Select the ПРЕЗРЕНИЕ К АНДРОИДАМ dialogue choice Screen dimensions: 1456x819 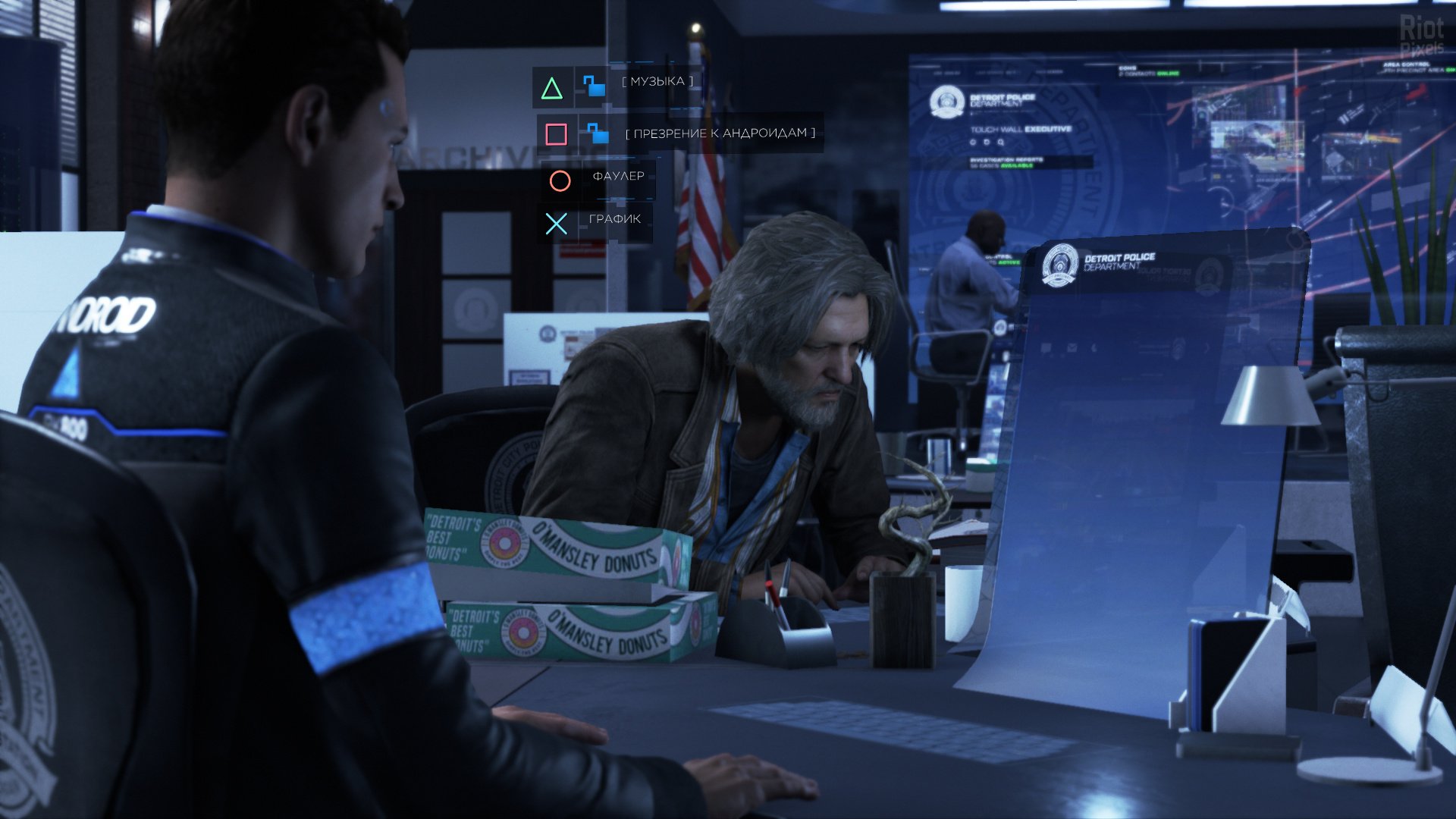point(720,133)
